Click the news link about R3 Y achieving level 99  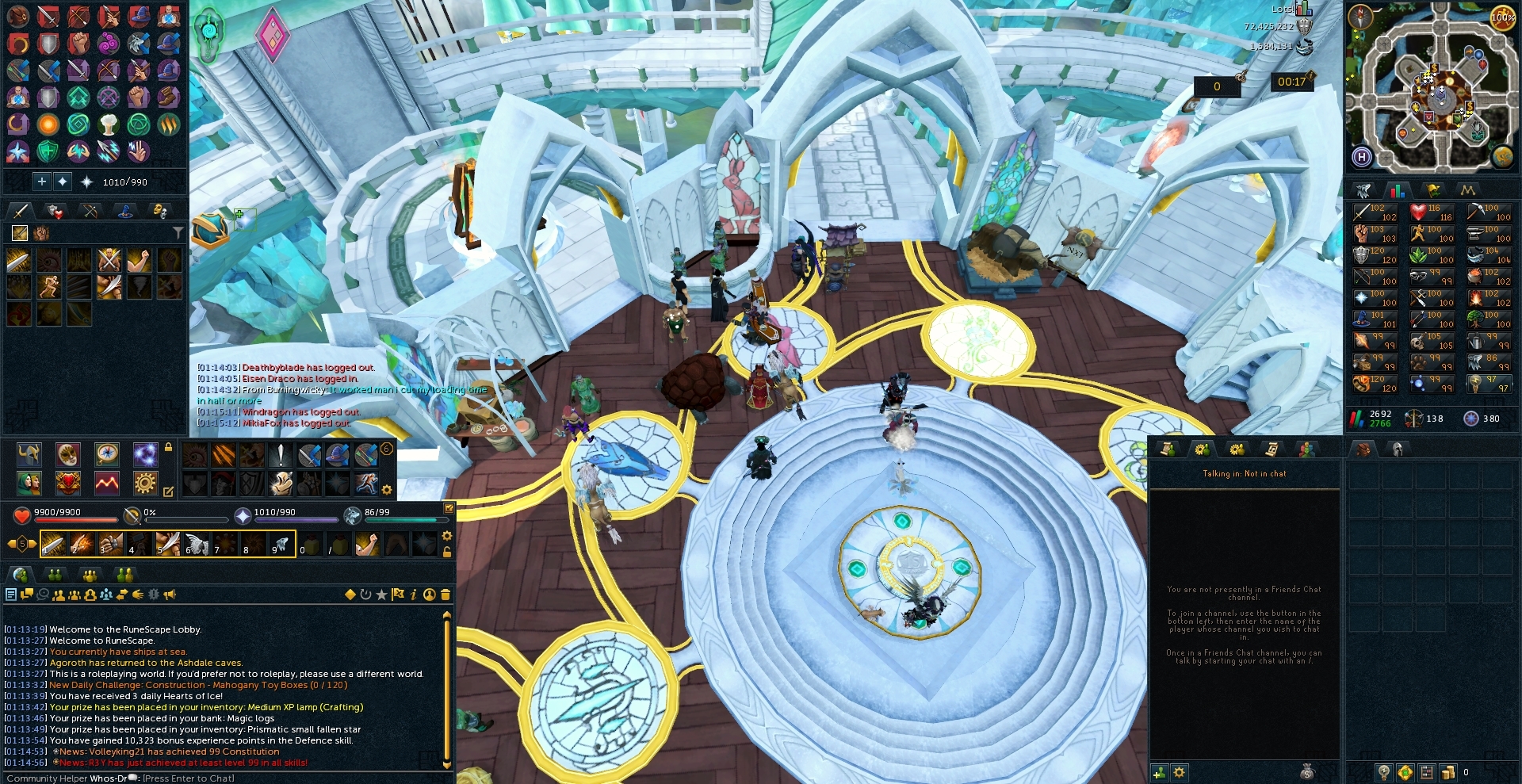coord(178,762)
